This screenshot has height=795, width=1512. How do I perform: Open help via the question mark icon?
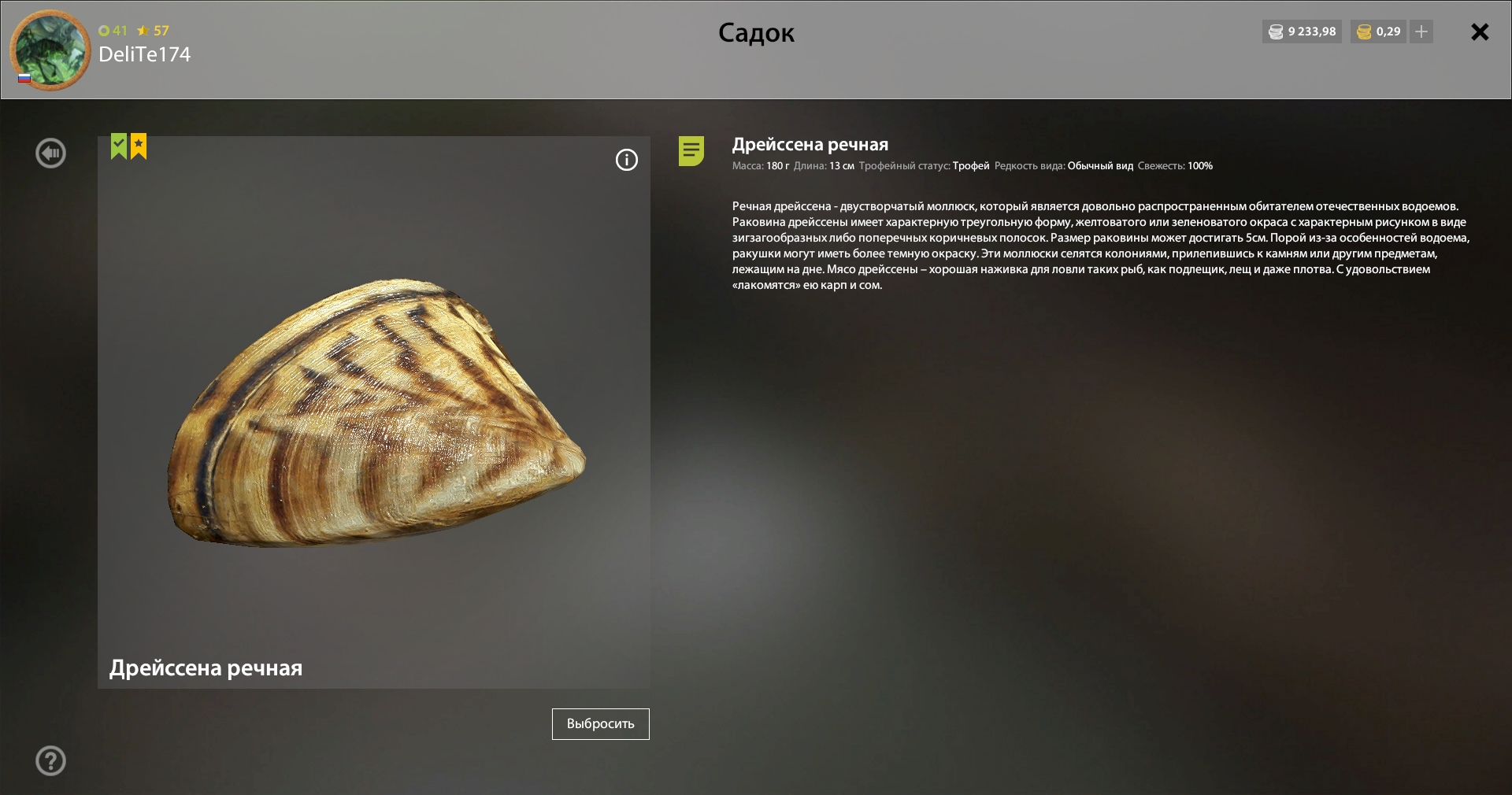pyautogui.click(x=51, y=761)
